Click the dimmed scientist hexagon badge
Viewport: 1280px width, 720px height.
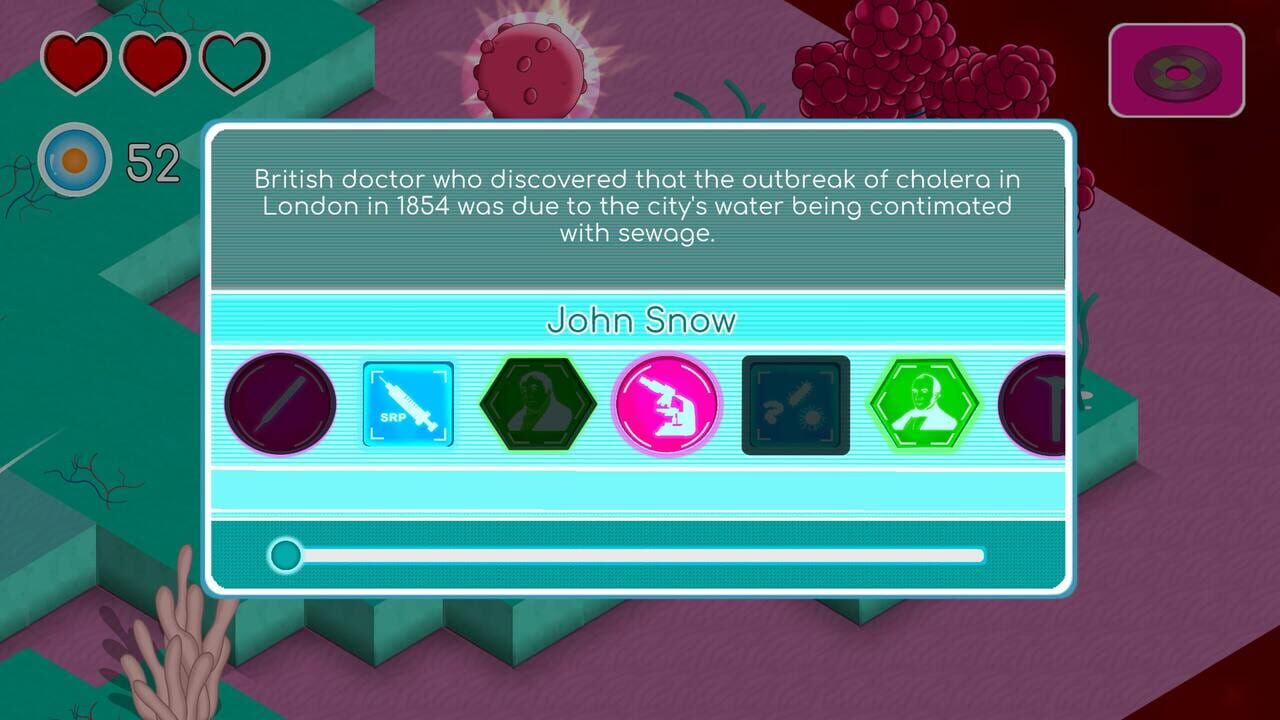pyautogui.click(x=538, y=404)
